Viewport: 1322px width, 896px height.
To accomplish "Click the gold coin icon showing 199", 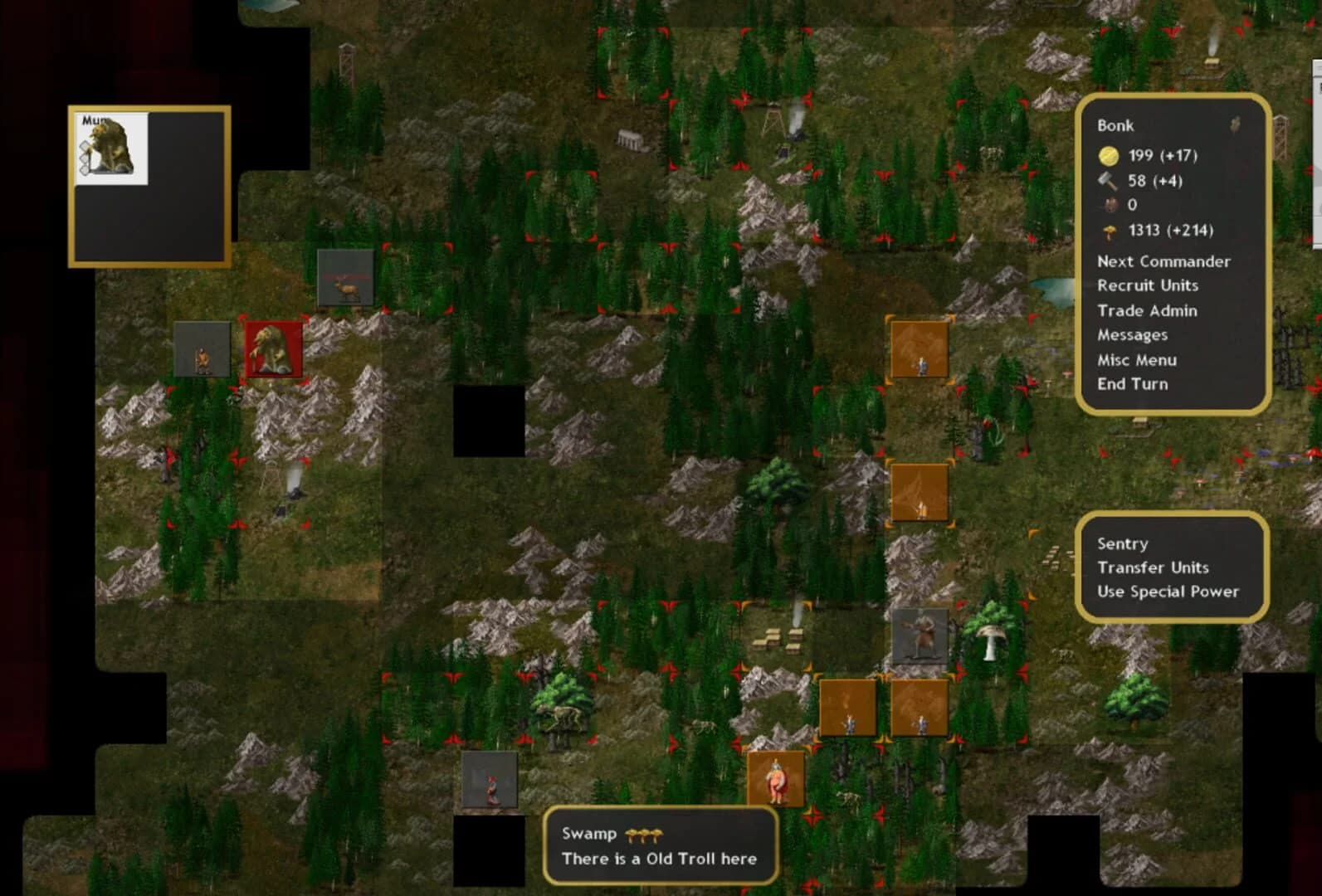I will point(1110,154).
